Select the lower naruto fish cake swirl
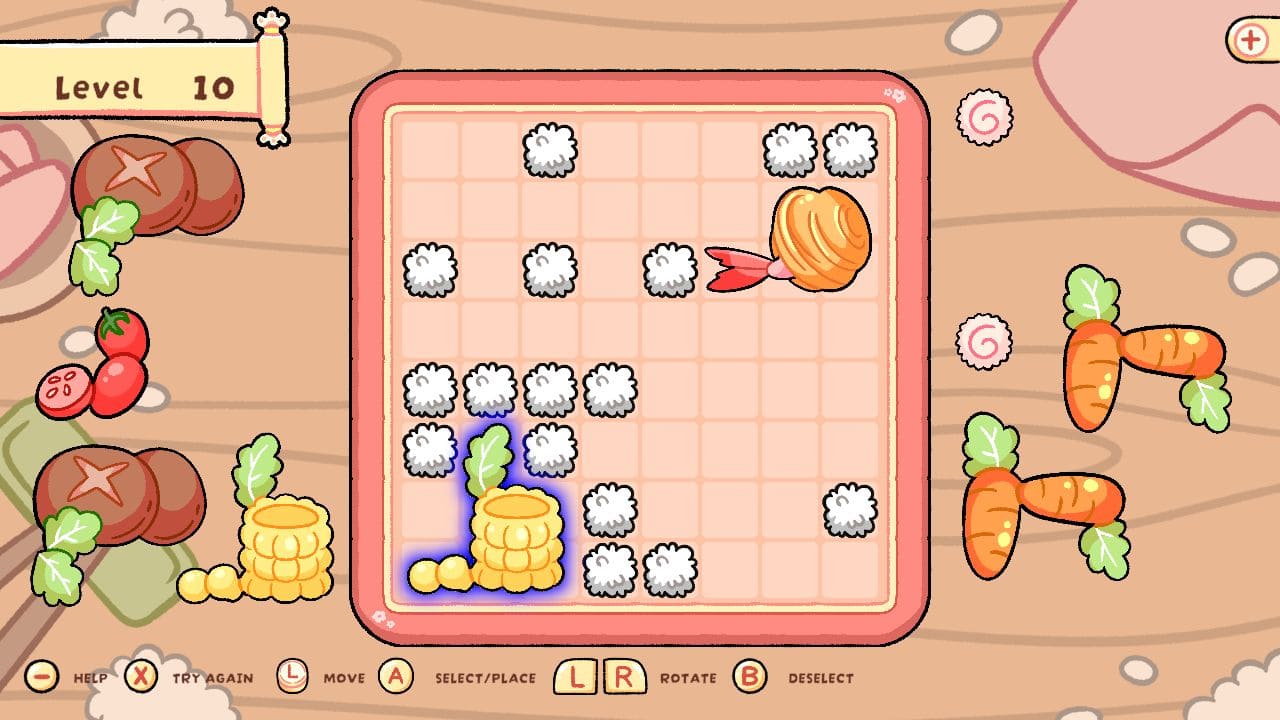Image resolution: width=1280 pixels, height=720 pixels. [x=984, y=341]
